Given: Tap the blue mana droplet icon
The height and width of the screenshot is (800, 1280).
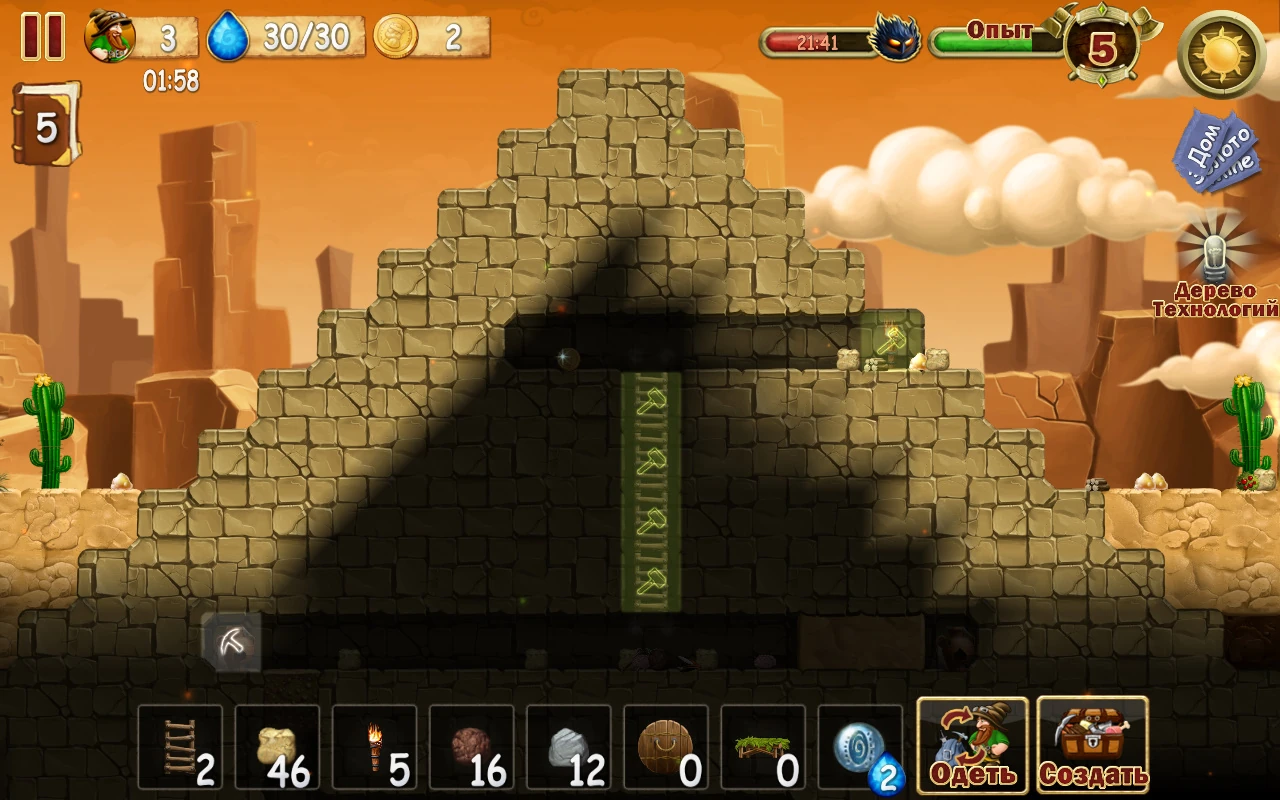Looking at the screenshot, I should pyautogui.click(x=227, y=38).
